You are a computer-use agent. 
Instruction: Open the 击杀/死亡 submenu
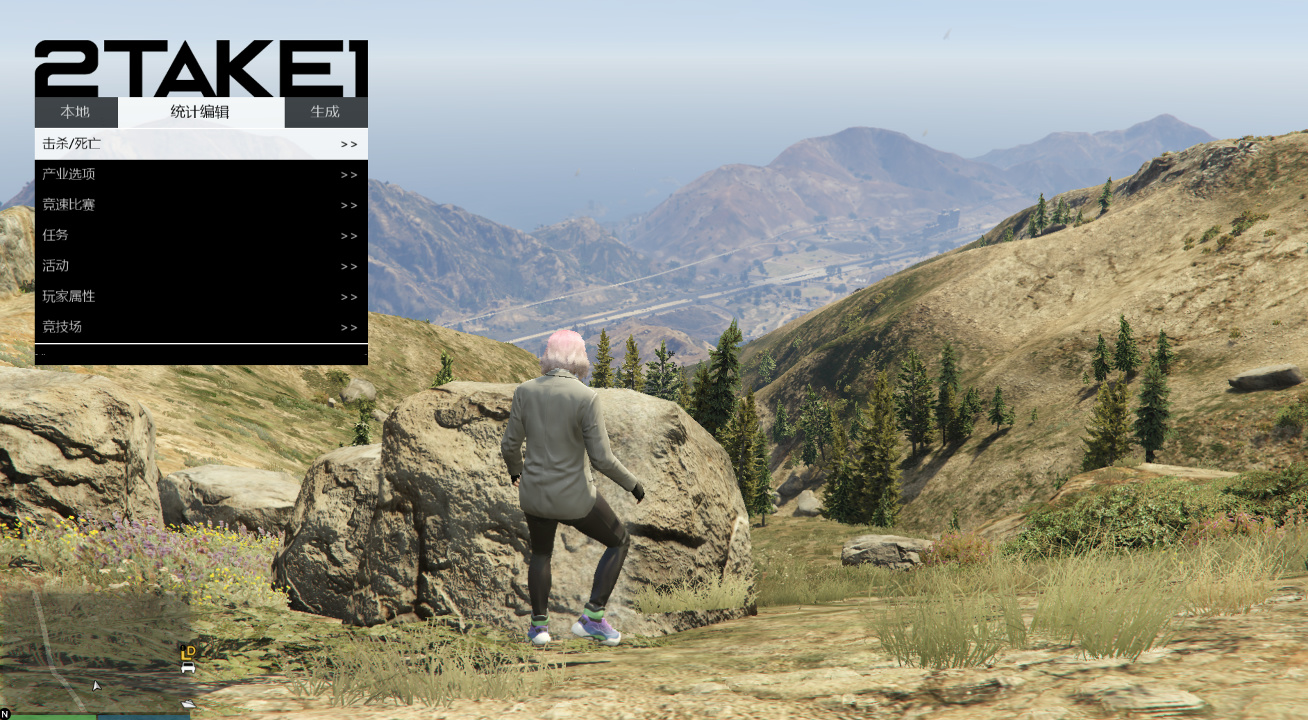click(x=200, y=144)
